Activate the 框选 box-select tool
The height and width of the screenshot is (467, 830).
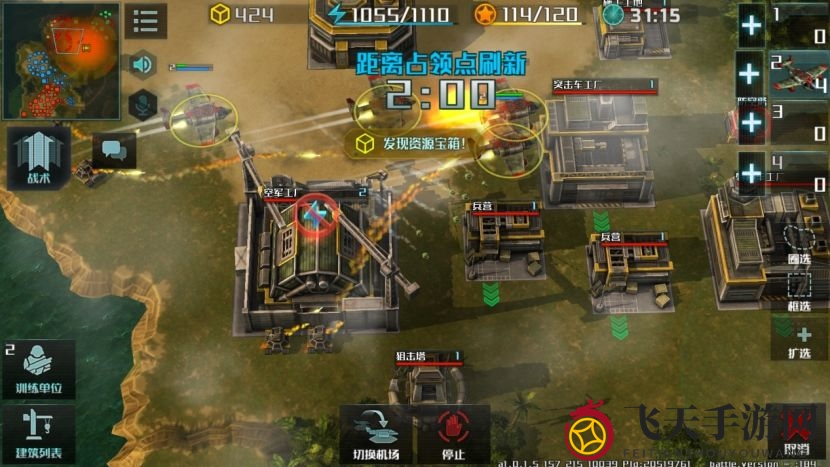pos(798,290)
